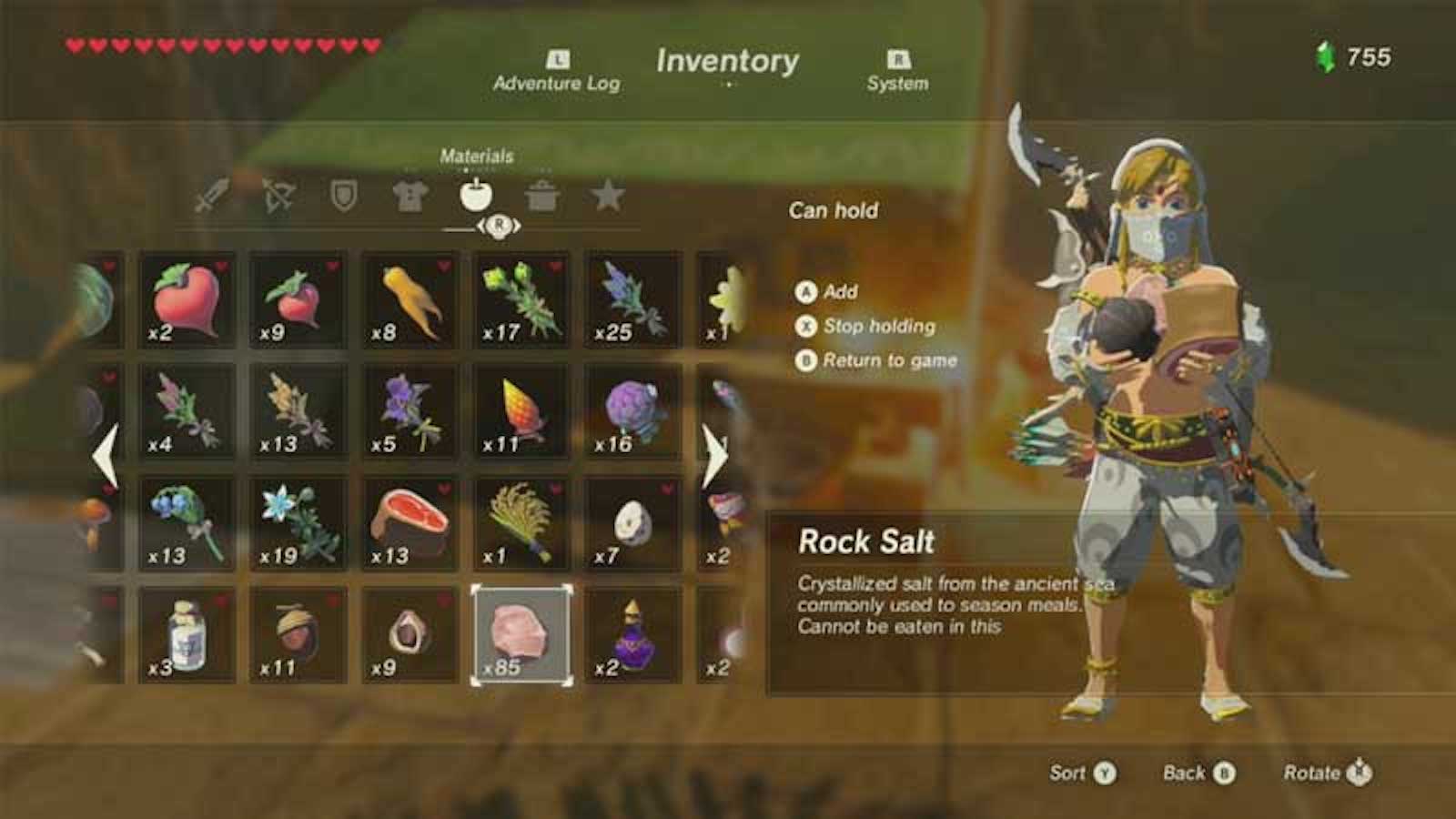Select the purple elixir x2 bottle slot
The image size is (1456, 819).
point(633,632)
